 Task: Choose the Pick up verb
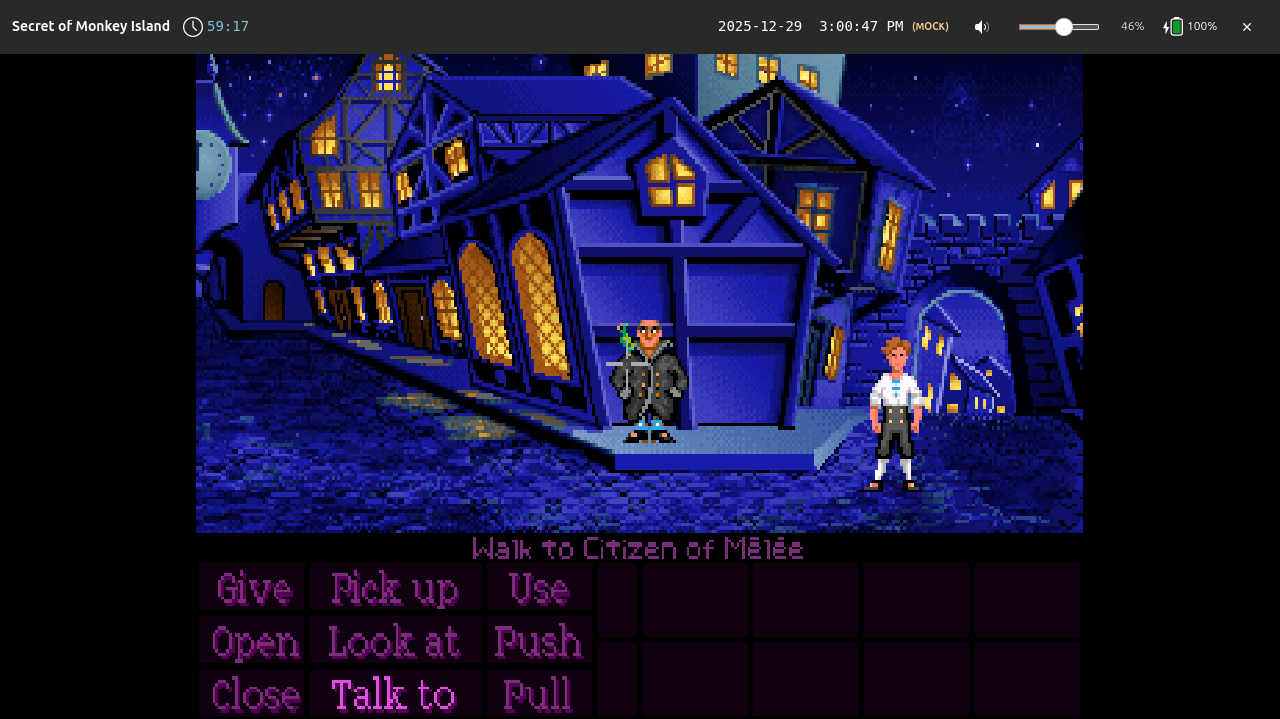point(395,588)
